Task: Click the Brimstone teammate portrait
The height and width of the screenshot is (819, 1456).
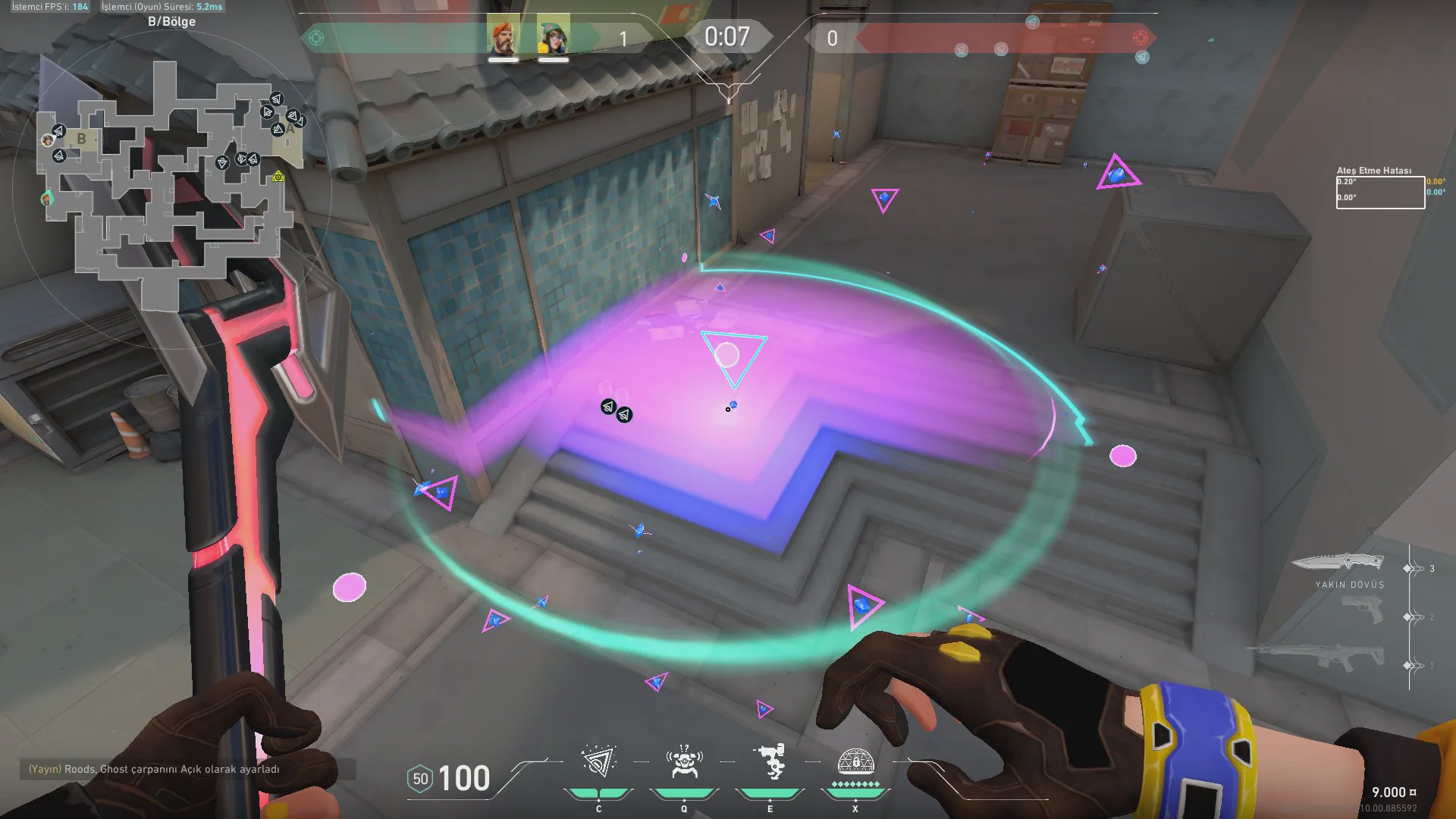Action: pyautogui.click(x=503, y=36)
